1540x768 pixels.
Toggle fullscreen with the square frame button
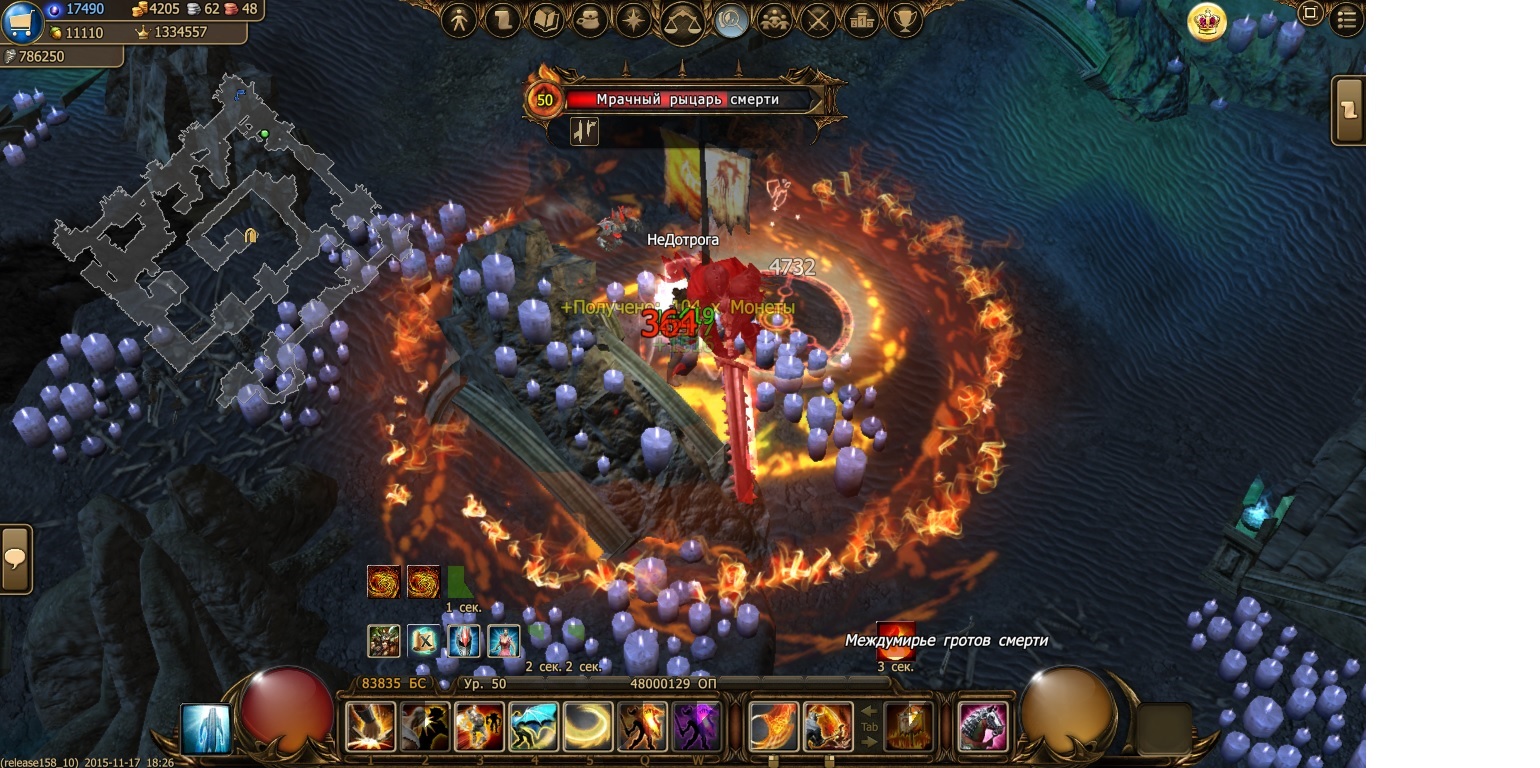(x=1309, y=13)
